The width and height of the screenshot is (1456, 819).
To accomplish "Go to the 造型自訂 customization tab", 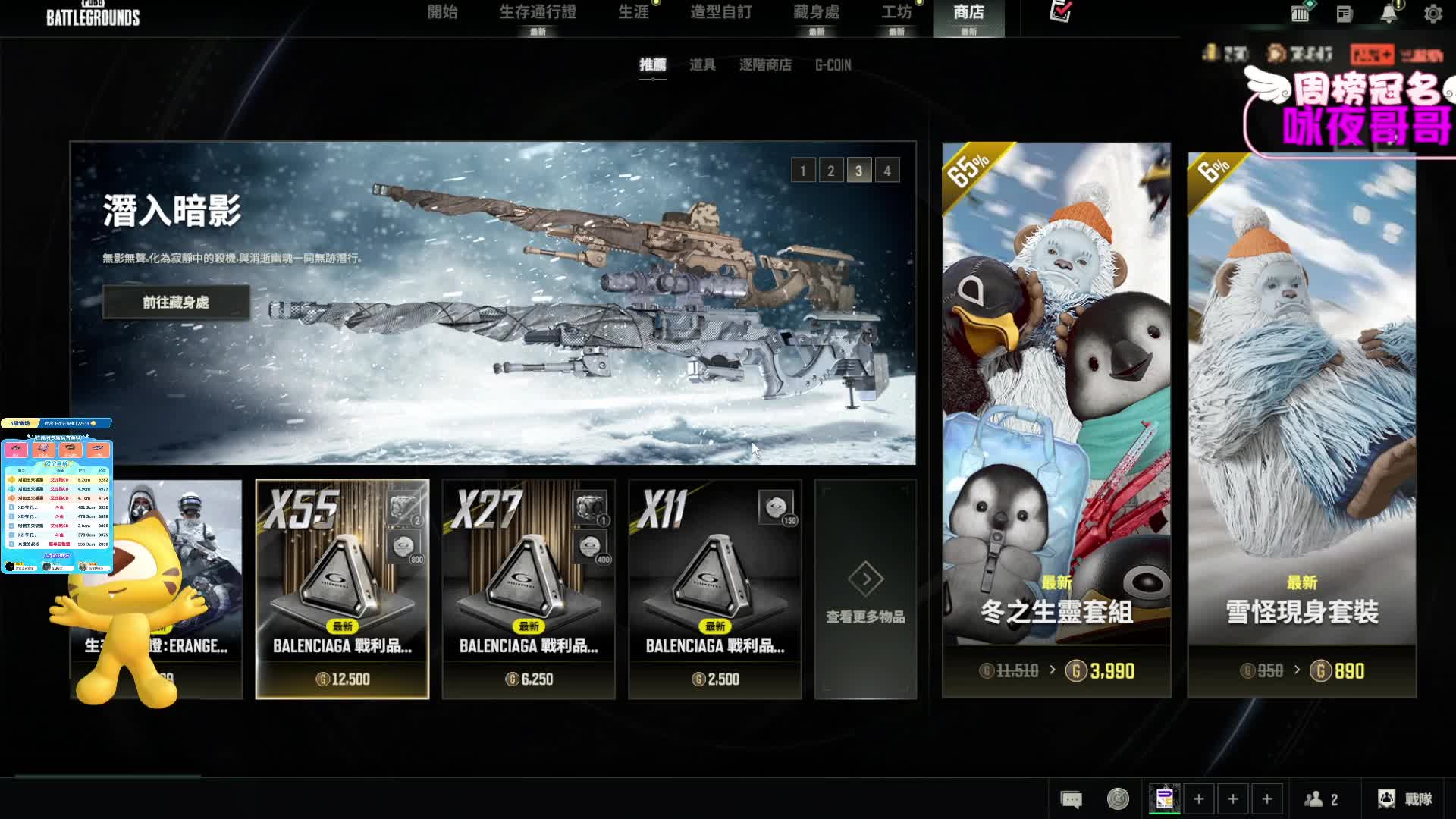I will pos(720,13).
